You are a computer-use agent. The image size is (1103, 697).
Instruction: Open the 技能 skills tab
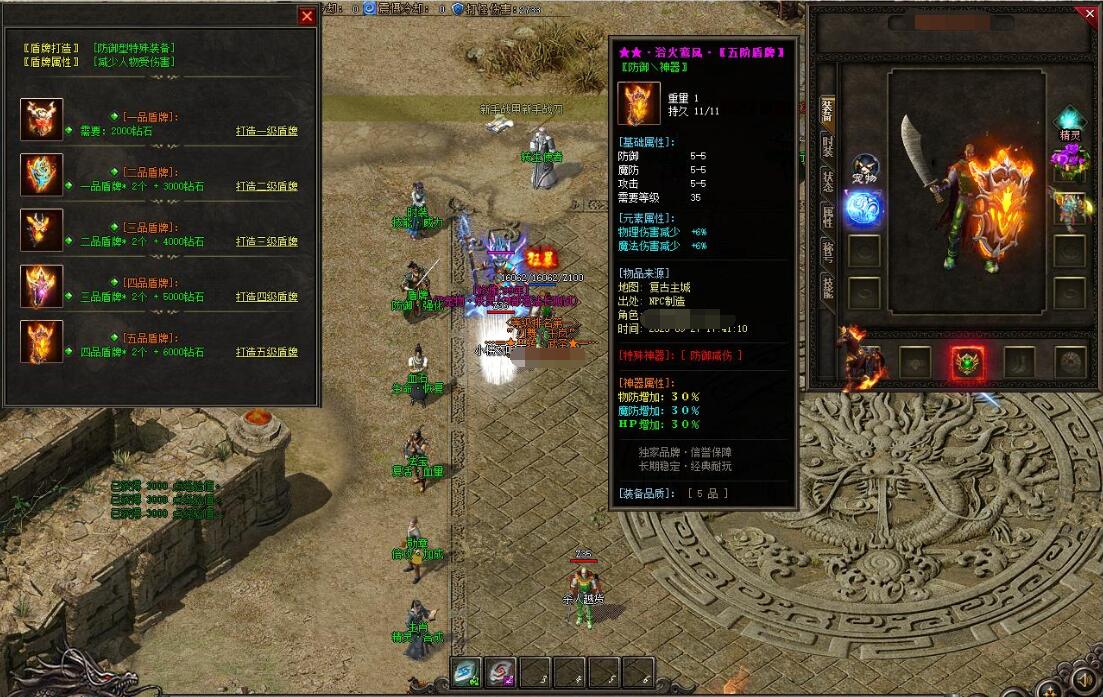click(827, 287)
